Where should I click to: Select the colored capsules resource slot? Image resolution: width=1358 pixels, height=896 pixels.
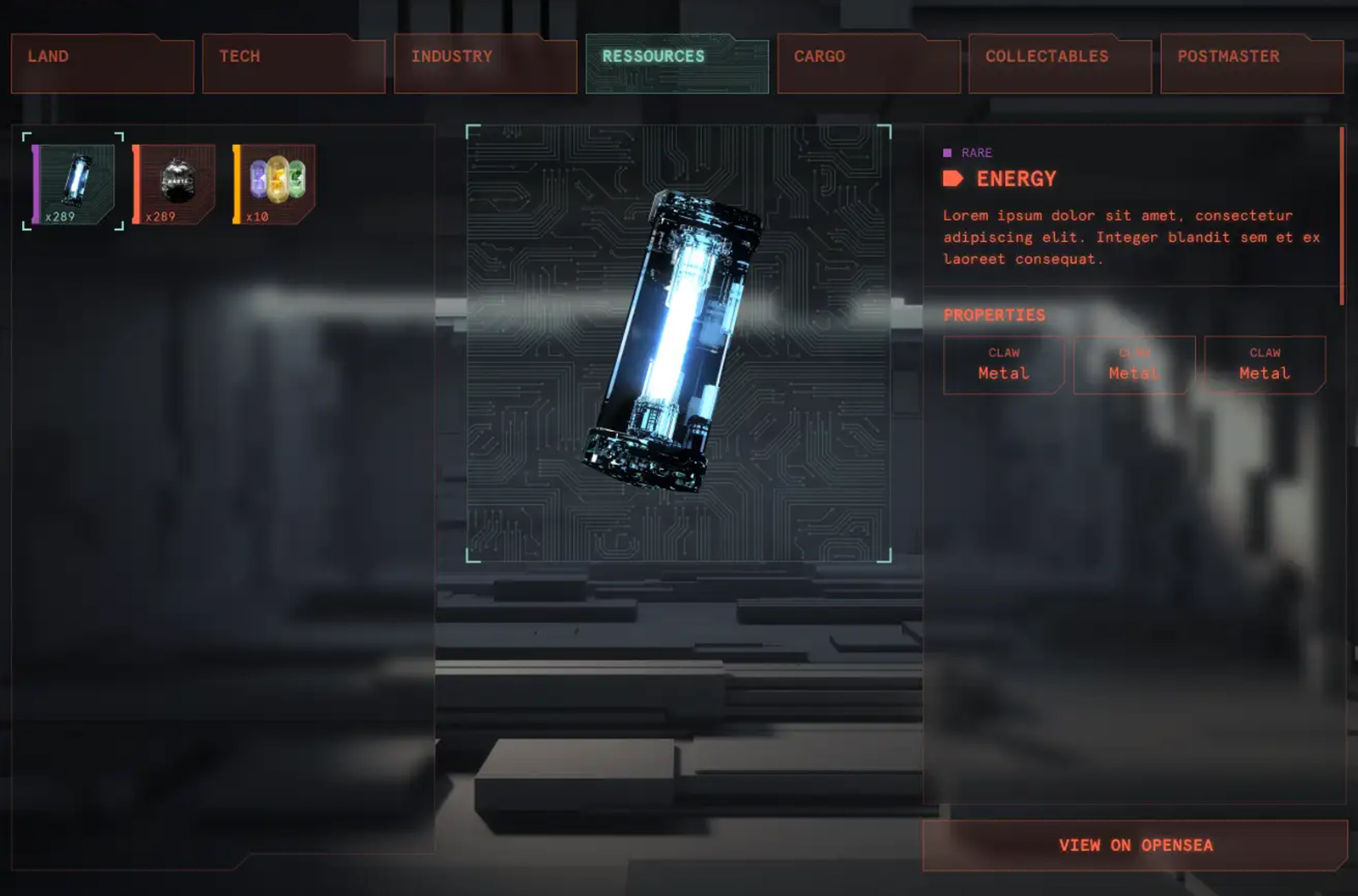(275, 183)
